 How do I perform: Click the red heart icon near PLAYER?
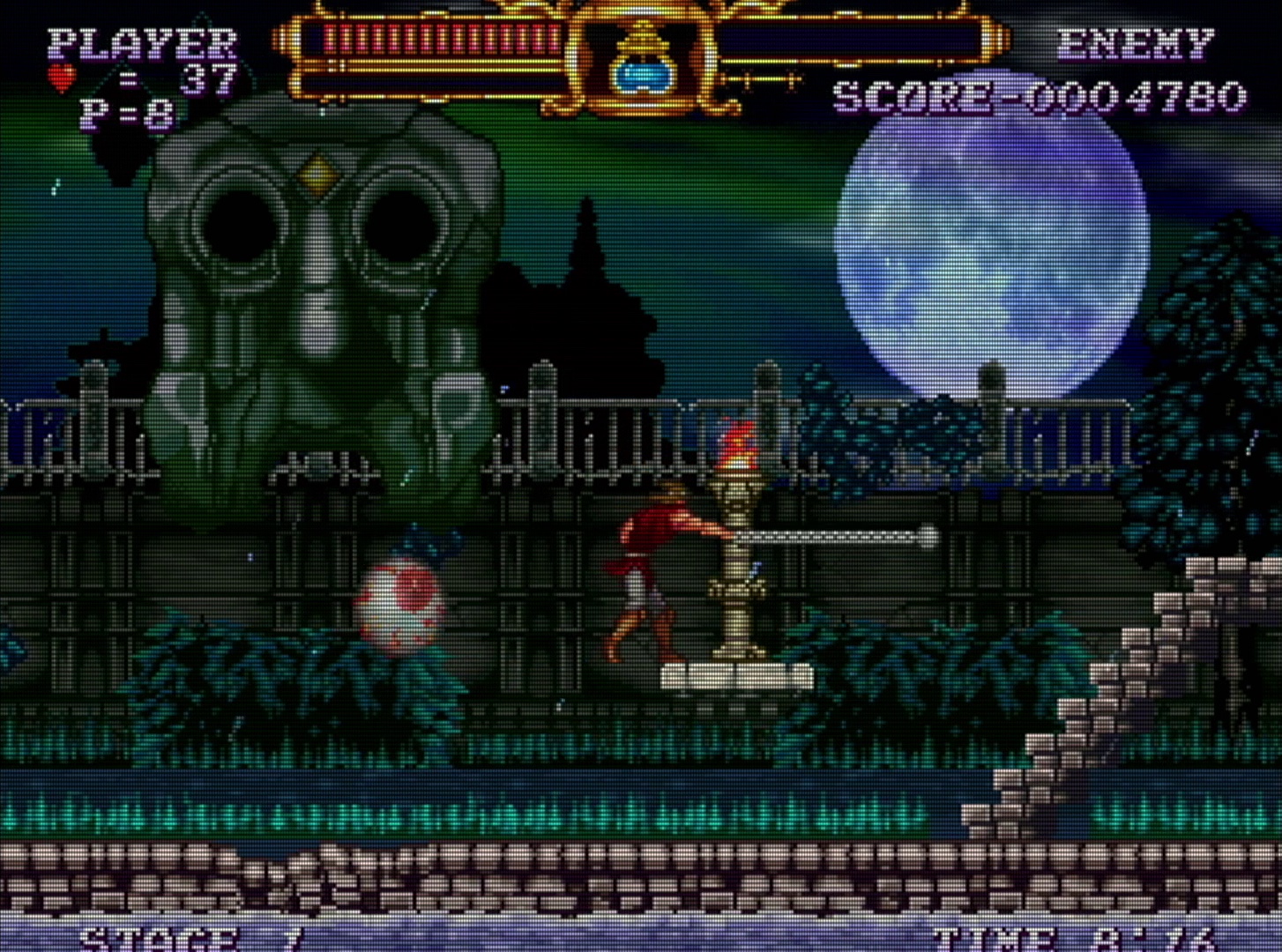62,74
